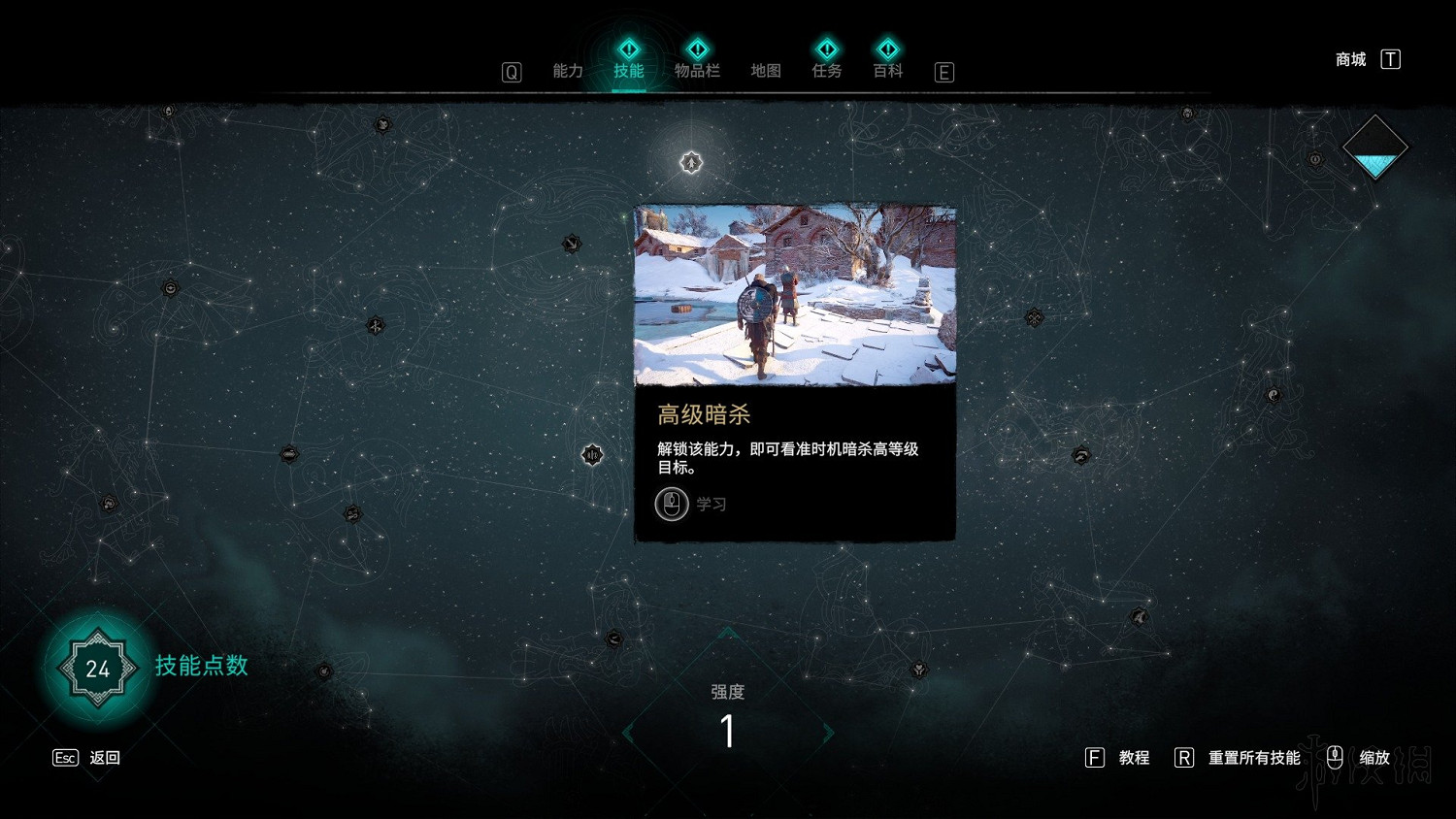Screen dimensions: 1456x819
Task: Click the highlighted skill node above the tooltip
Action: pos(690,163)
